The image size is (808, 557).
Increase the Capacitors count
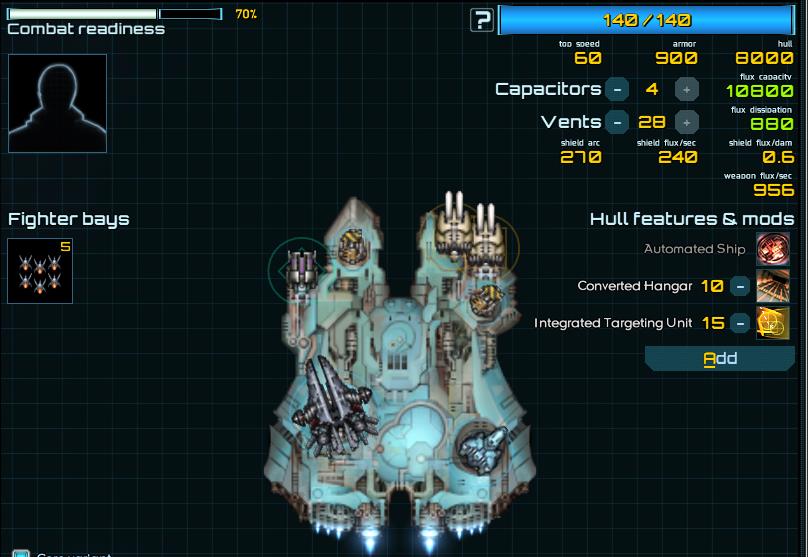pos(686,89)
